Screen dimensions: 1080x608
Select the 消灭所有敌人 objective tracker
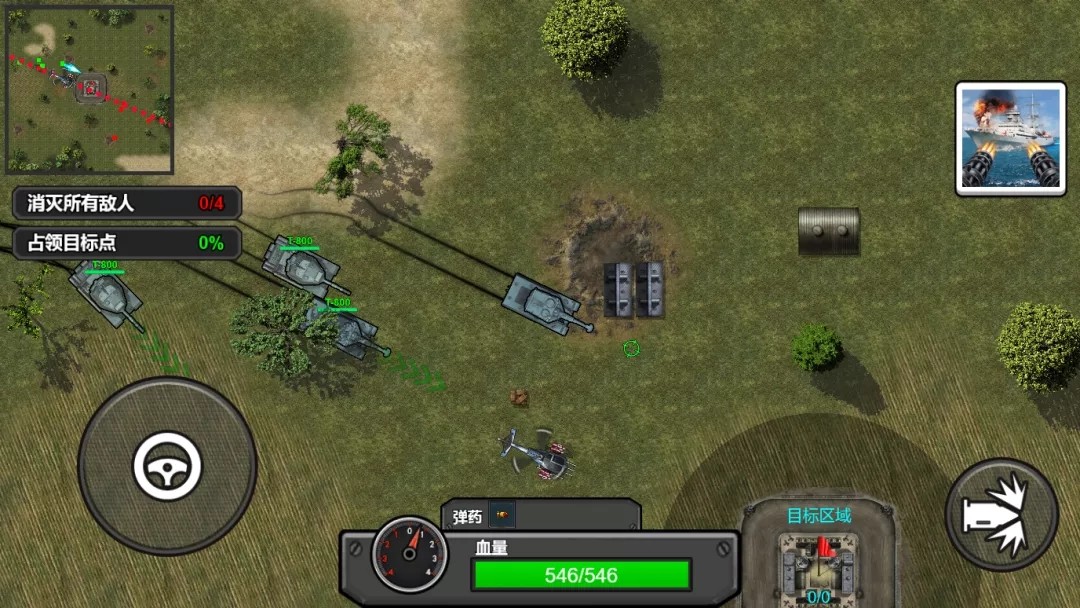126,203
